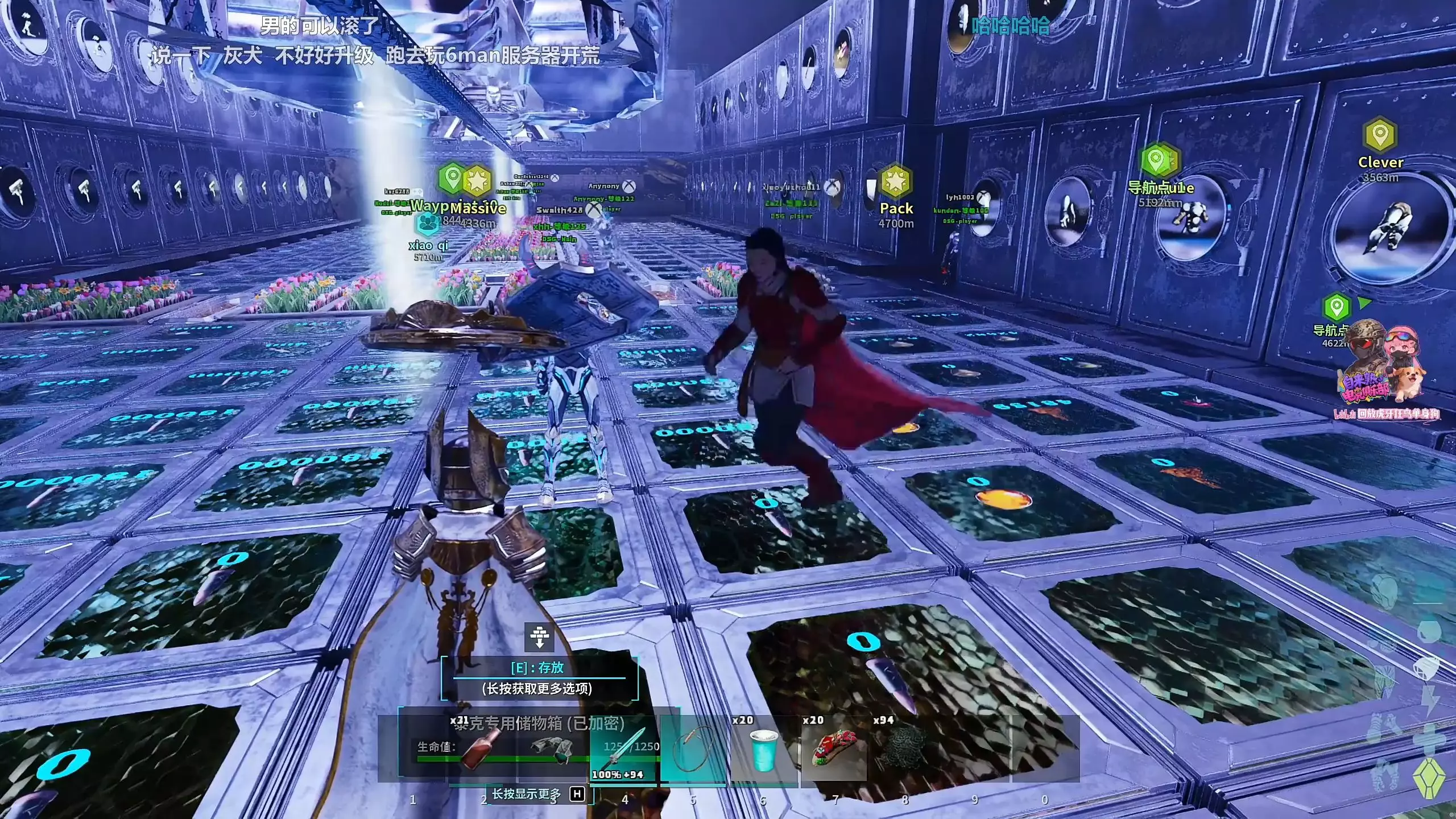Select the whip hotbar slot

pyautogui.click(x=693, y=750)
